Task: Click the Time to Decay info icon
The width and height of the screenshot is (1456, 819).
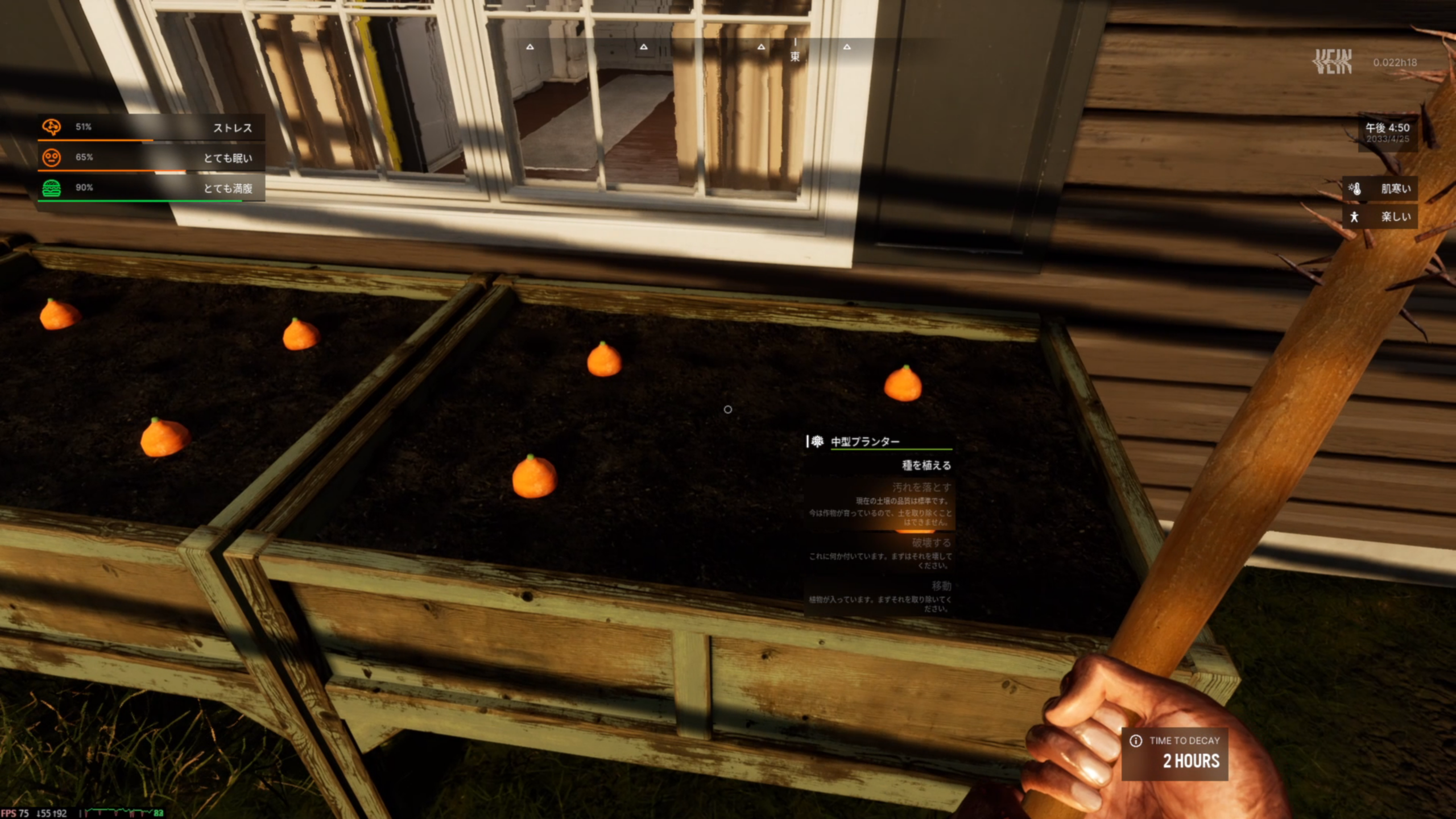Action: click(x=1136, y=741)
